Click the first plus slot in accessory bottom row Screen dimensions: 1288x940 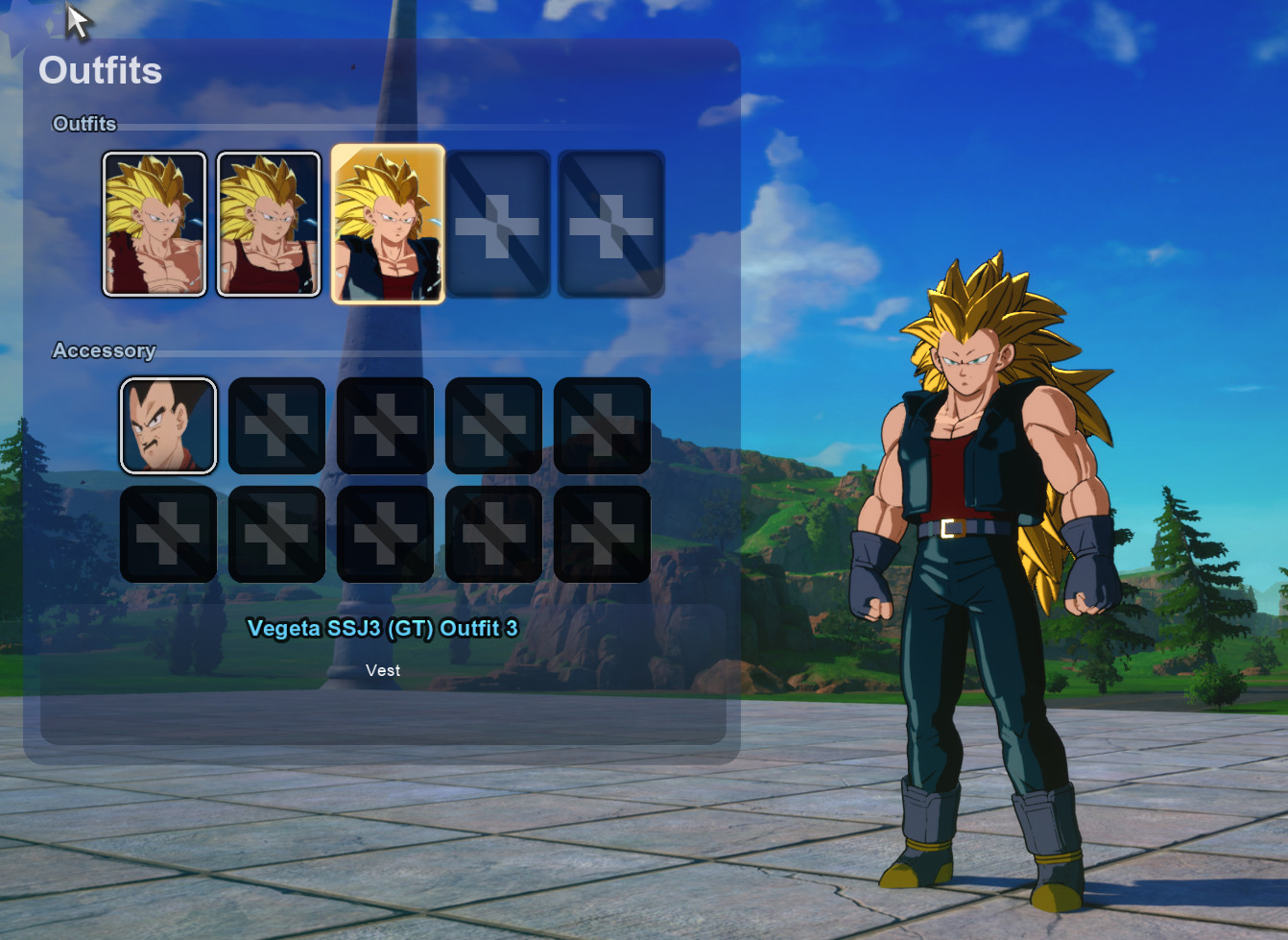point(167,535)
